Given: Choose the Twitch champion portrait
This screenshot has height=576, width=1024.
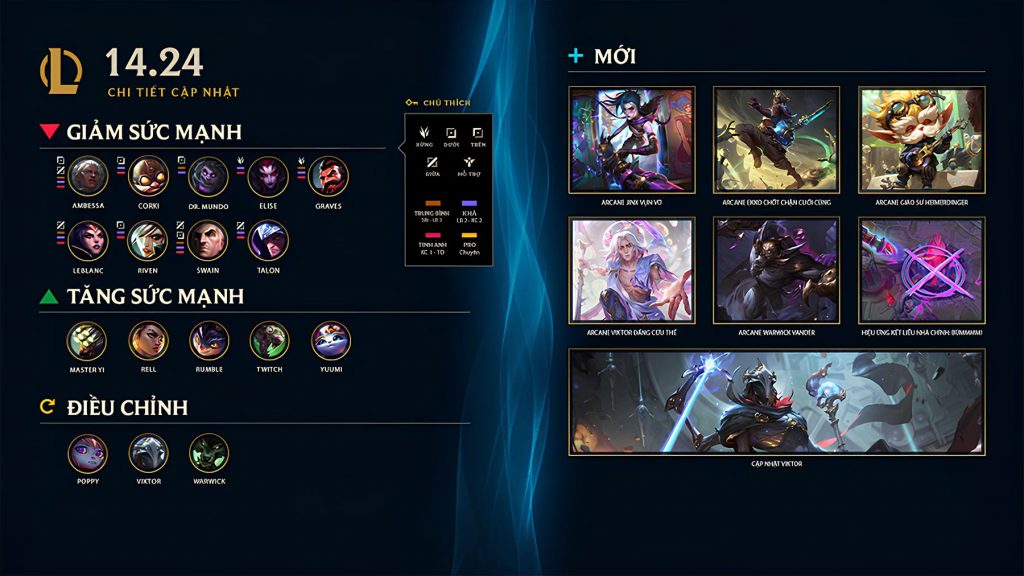Looking at the screenshot, I should [x=269, y=341].
